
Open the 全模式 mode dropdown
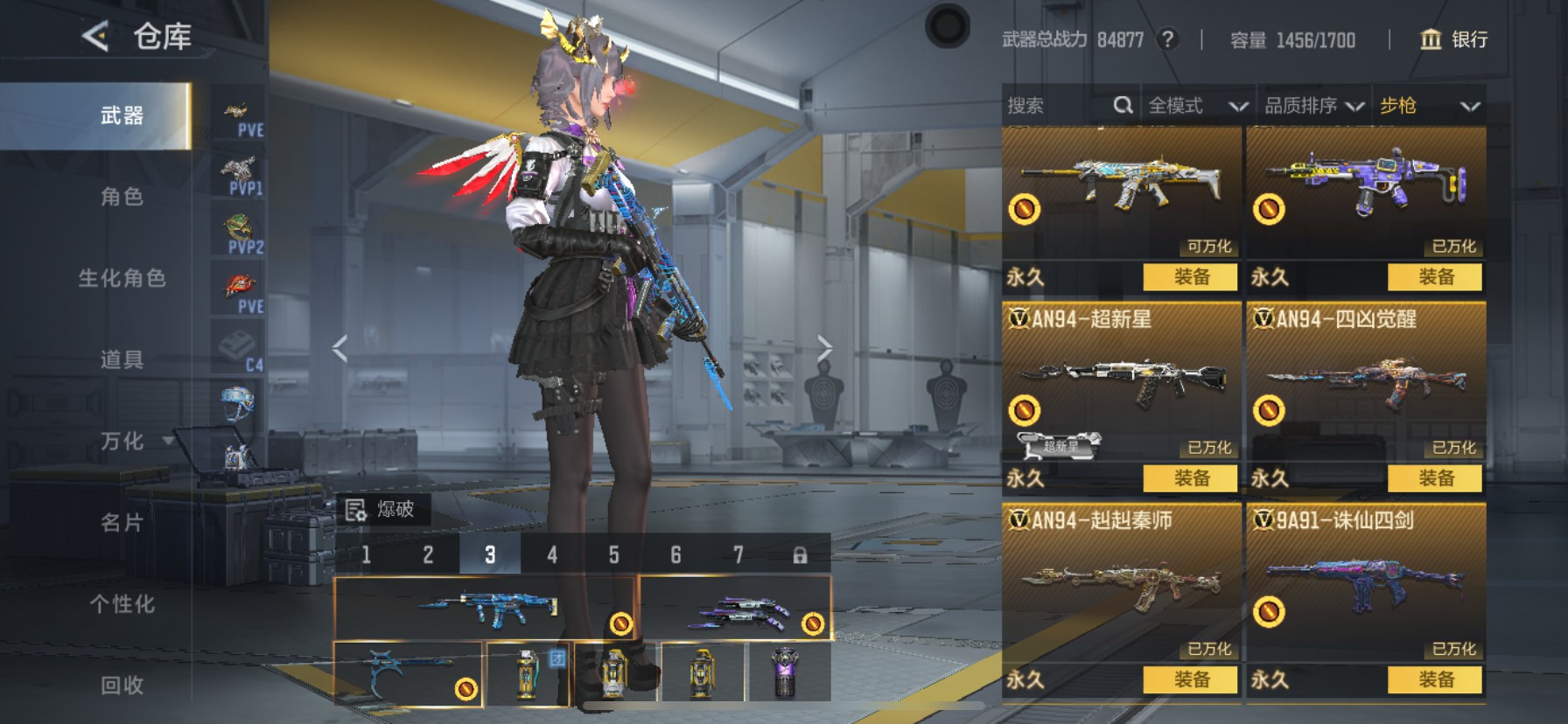[1197, 106]
